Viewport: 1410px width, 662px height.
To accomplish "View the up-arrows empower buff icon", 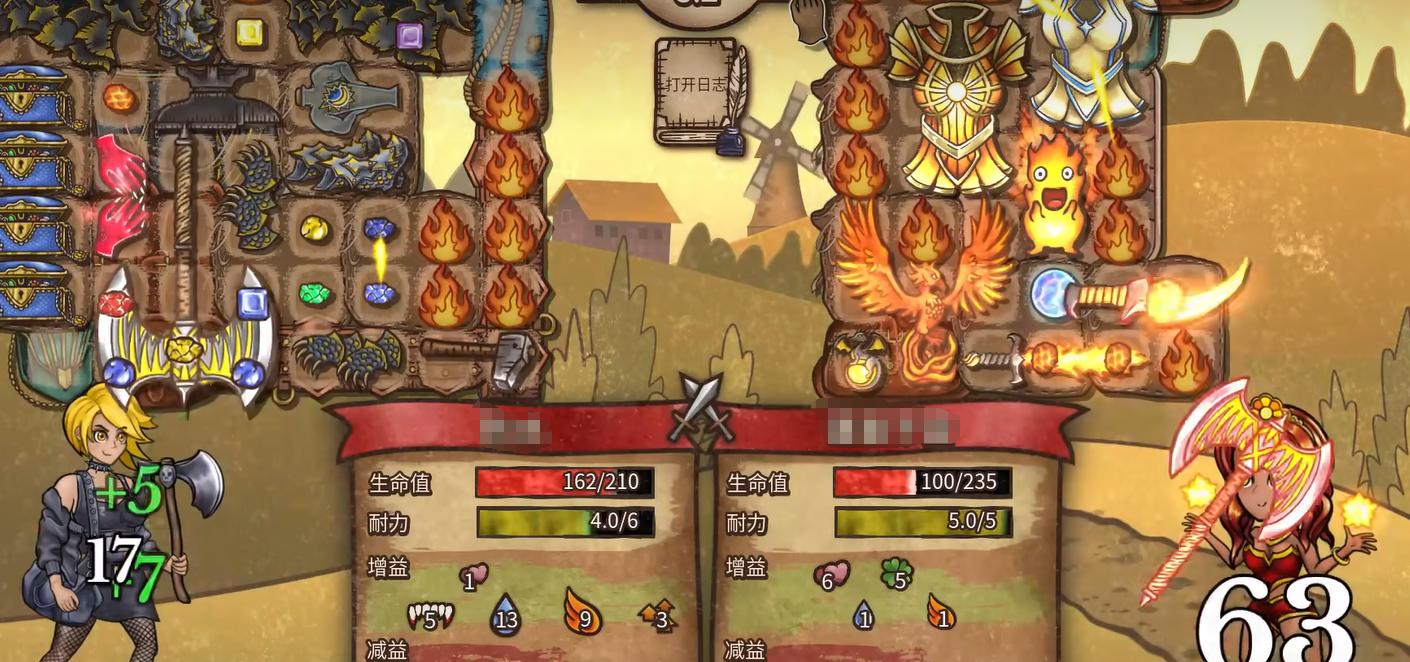I will pyautogui.click(x=657, y=615).
